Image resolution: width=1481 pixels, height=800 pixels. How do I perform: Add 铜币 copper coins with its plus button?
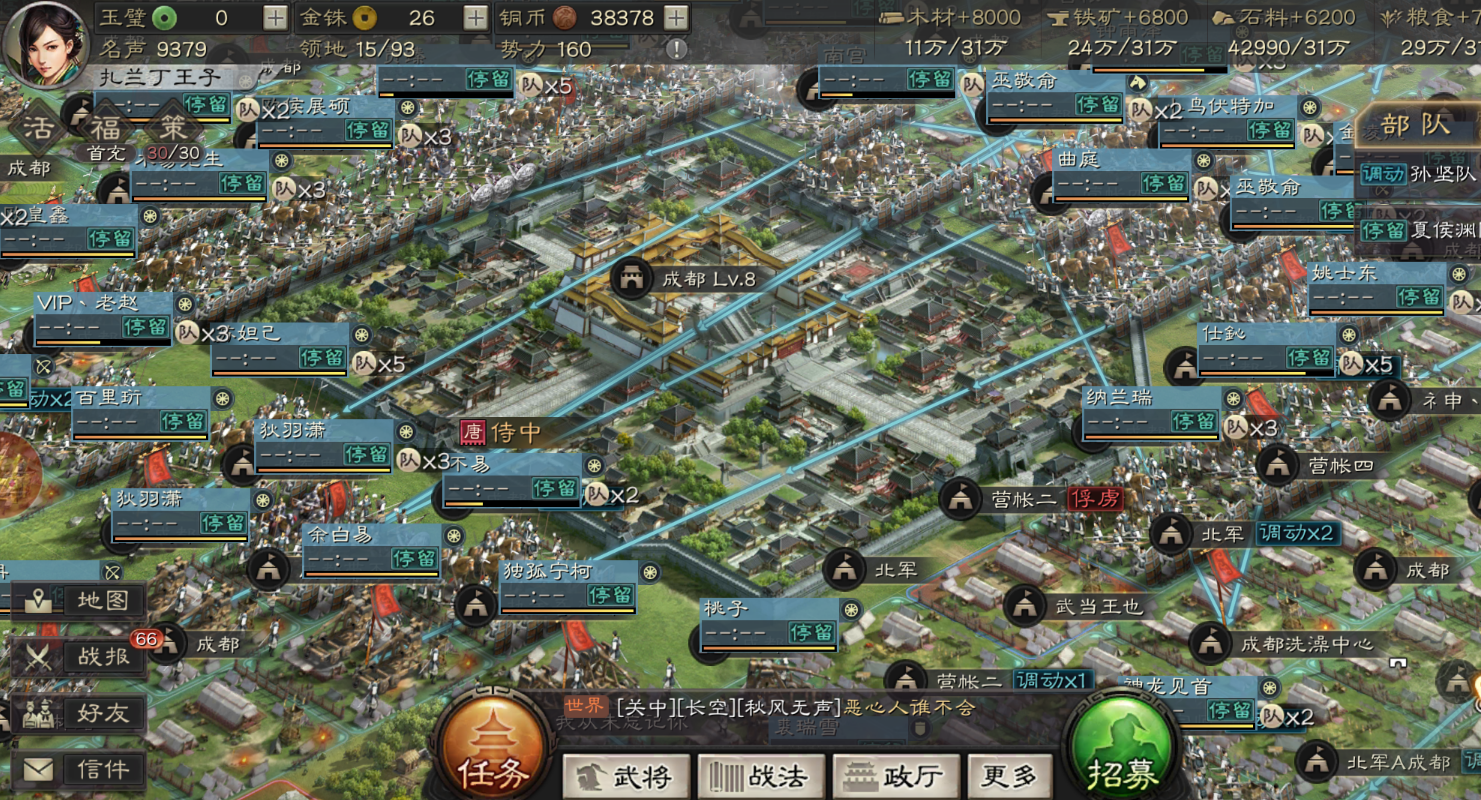click(x=677, y=17)
